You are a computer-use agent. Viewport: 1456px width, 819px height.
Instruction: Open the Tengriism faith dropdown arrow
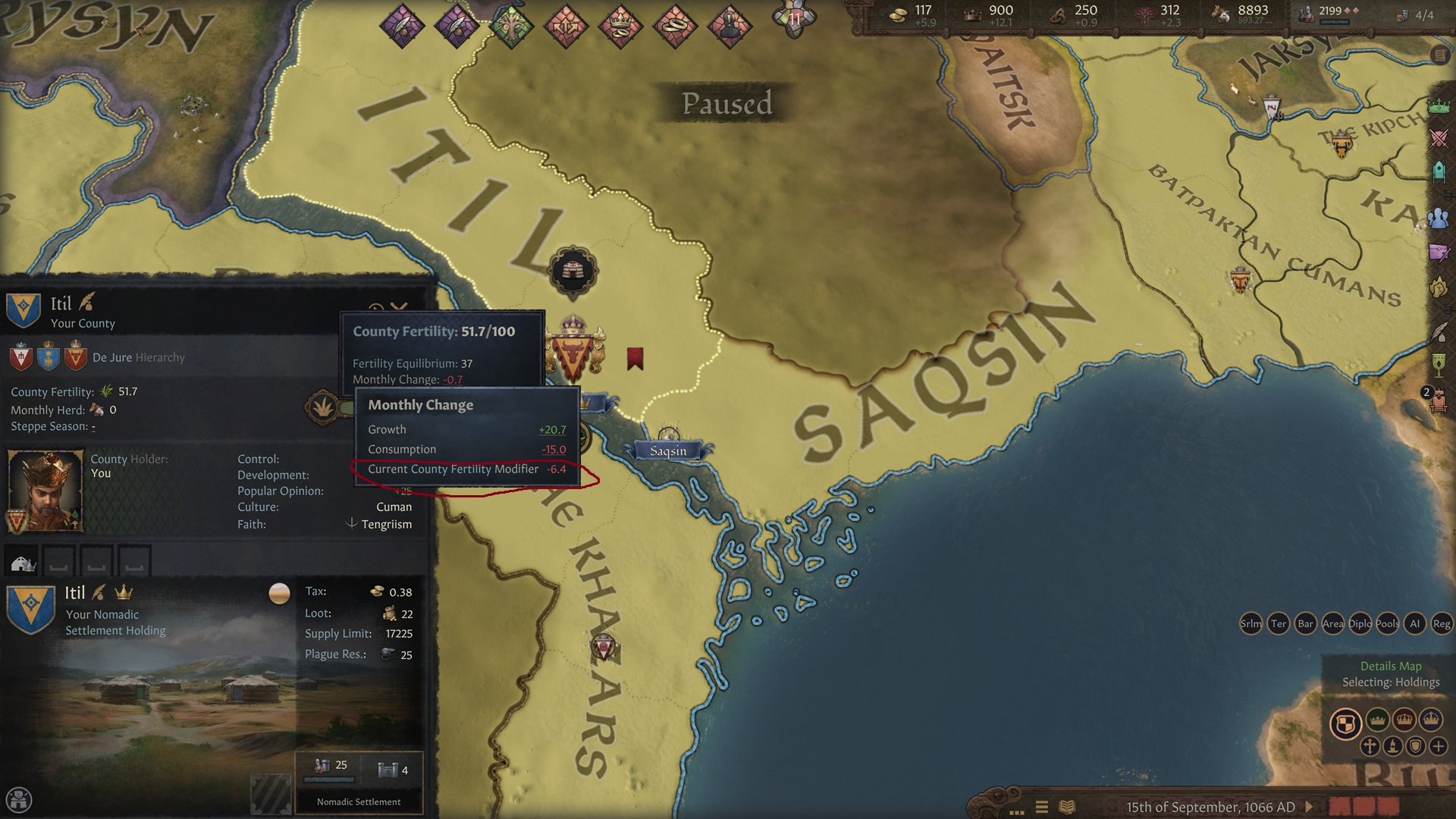pyautogui.click(x=352, y=524)
